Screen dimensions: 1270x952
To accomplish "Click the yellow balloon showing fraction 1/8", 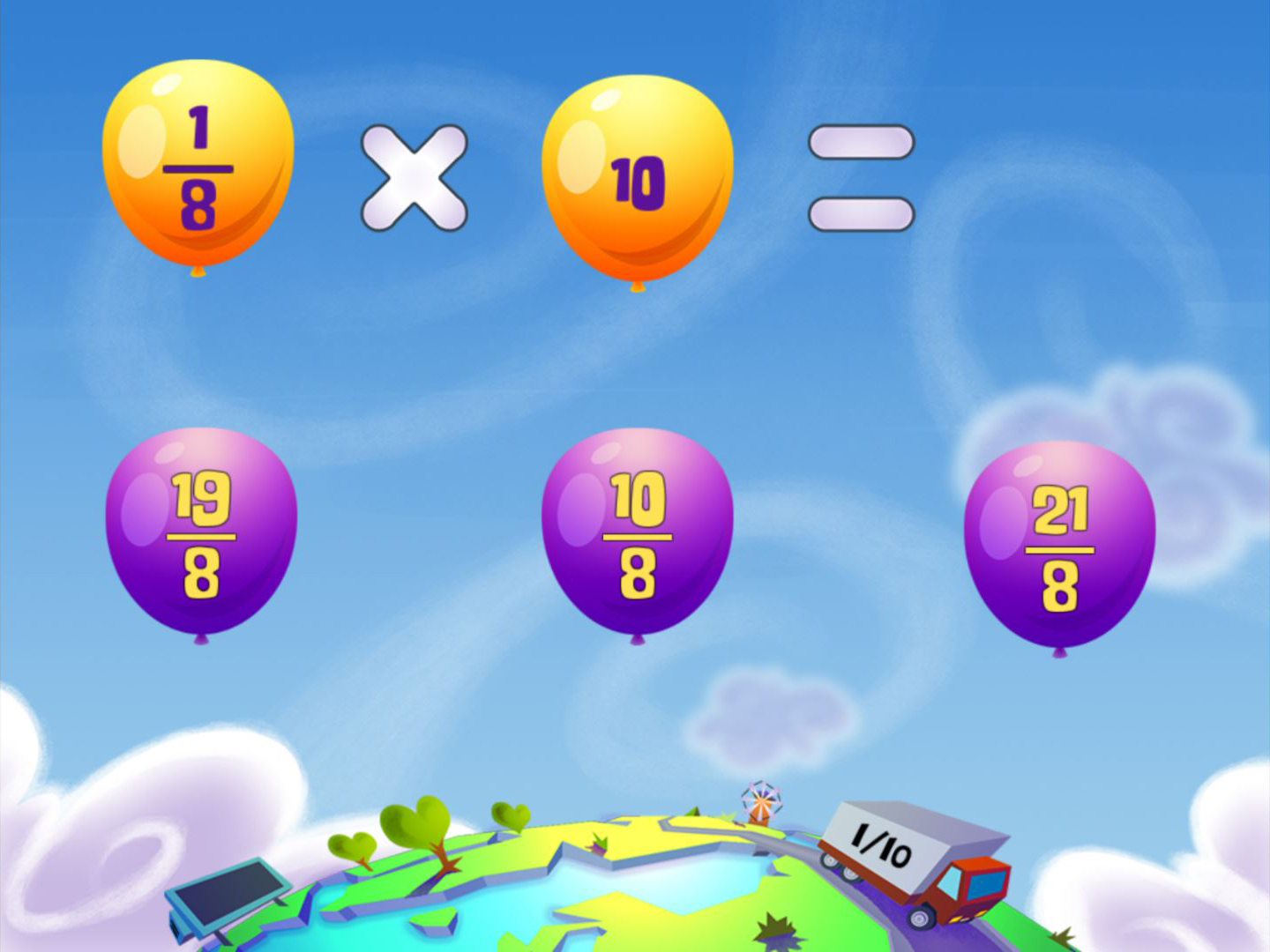I will (x=198, y=163).
